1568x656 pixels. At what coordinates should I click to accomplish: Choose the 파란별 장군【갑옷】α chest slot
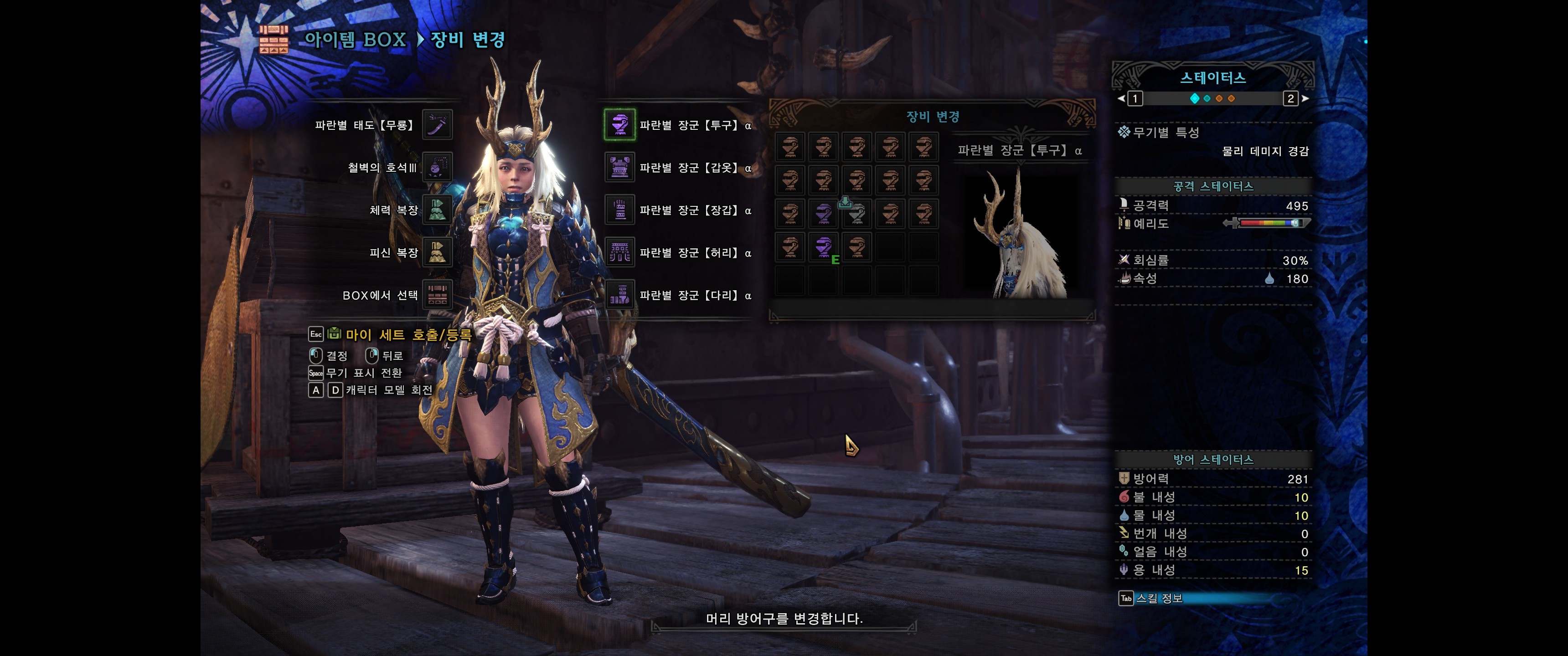[x=619, y=167]
